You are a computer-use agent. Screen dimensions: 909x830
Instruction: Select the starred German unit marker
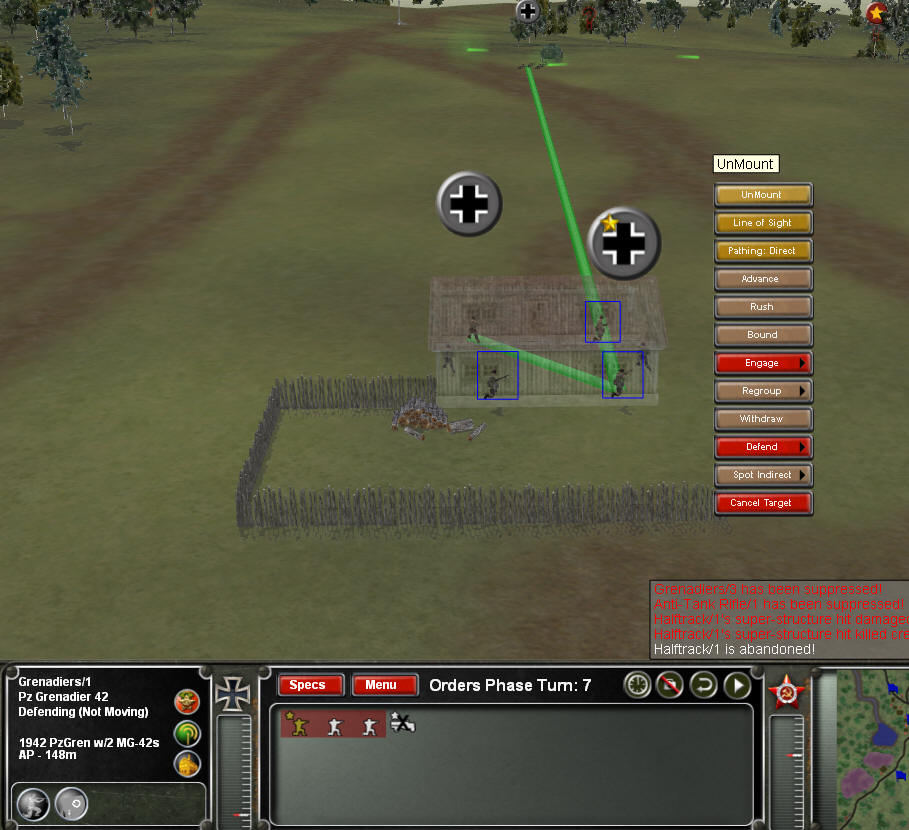625,242
